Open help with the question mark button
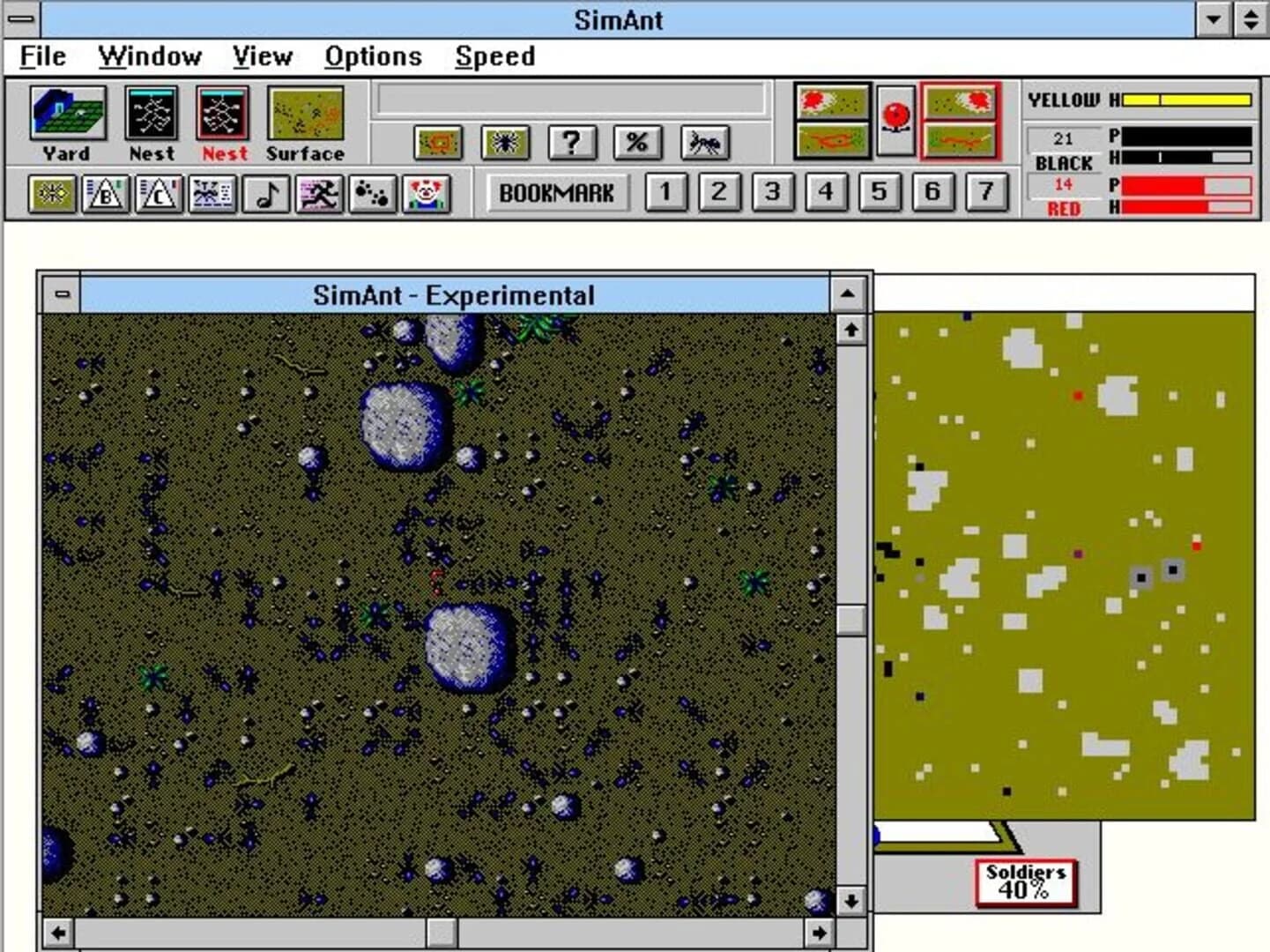Viewport: 1270px width, 952px height. [x=573, y=144]
